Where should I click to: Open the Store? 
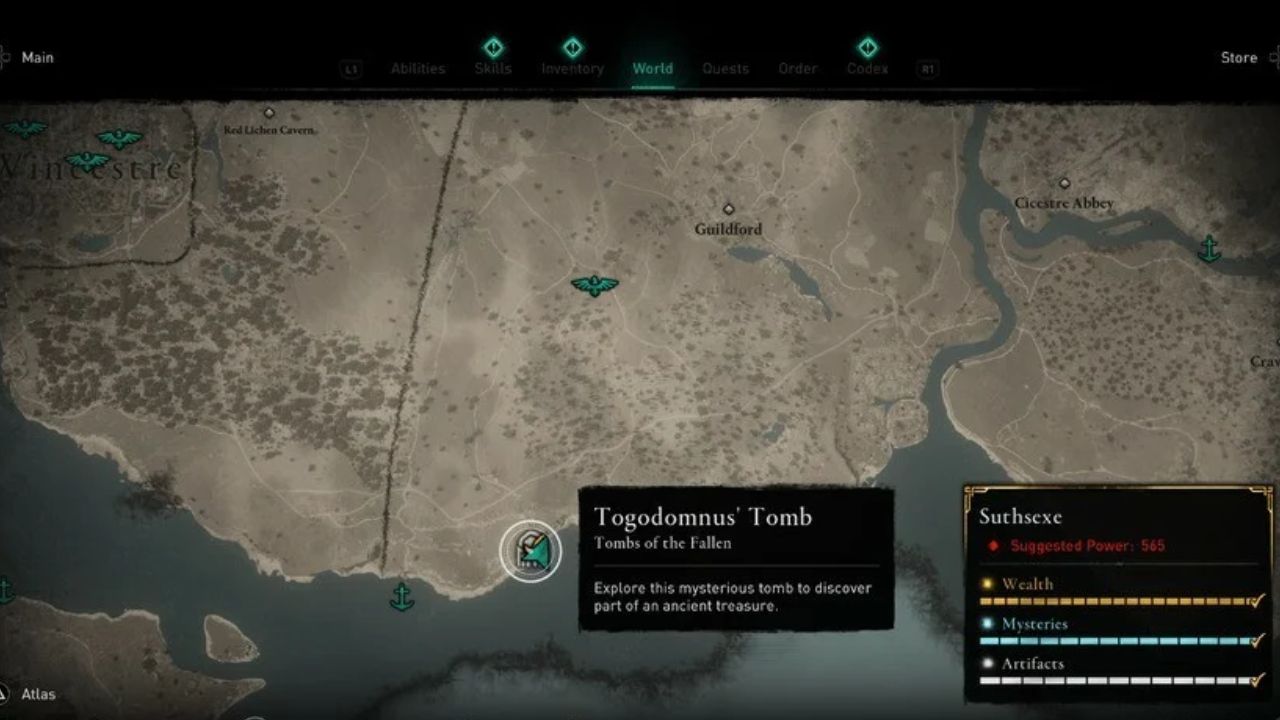tap(1240, 57)
